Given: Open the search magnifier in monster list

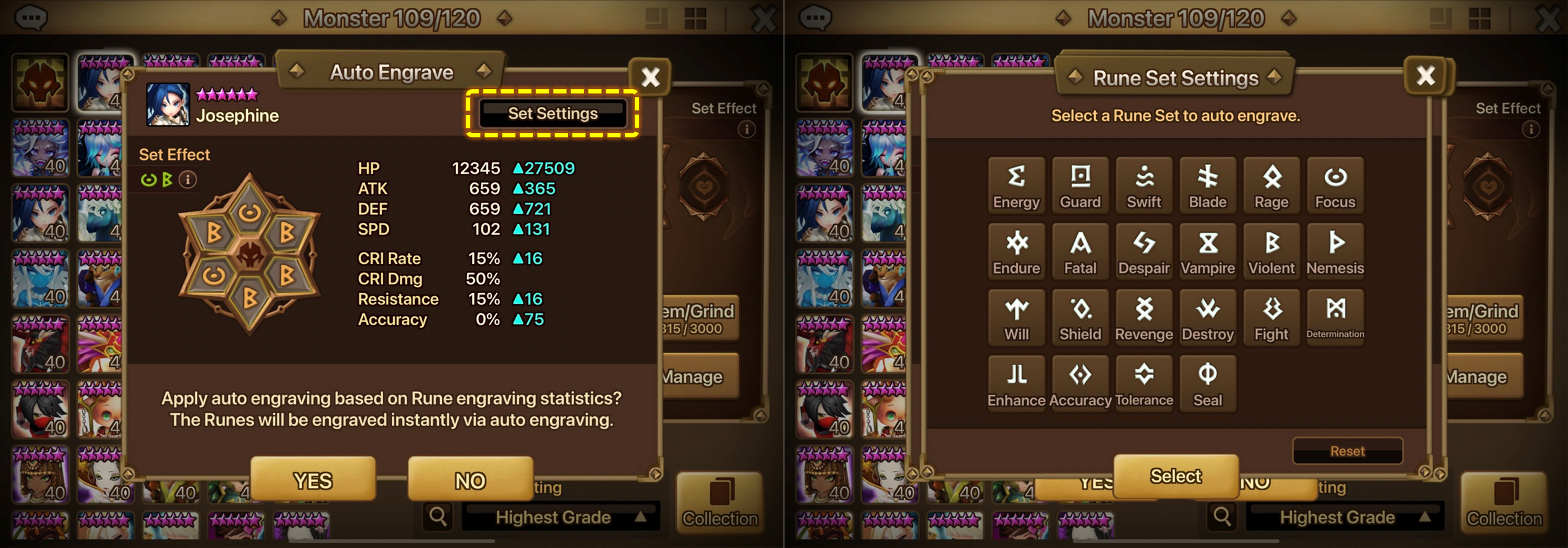Looking at the screenshot, I should 438,516.
